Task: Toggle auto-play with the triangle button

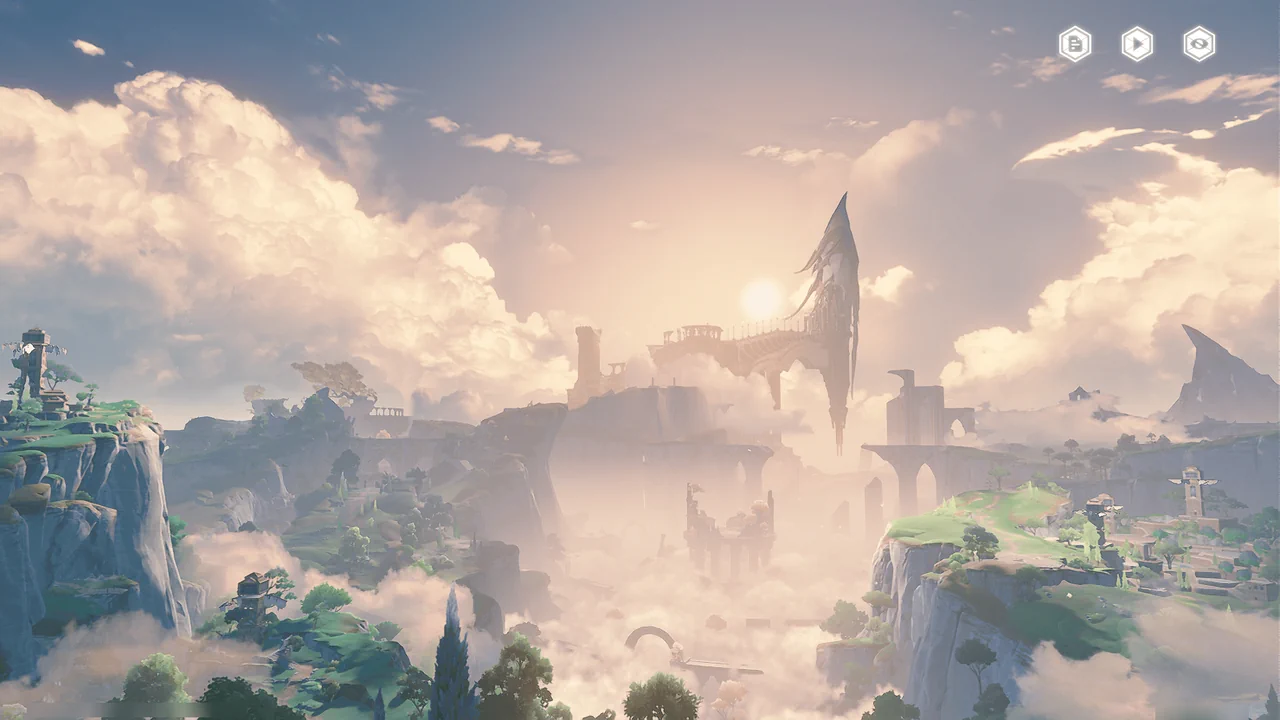Action: click(x=1137, y=44)
